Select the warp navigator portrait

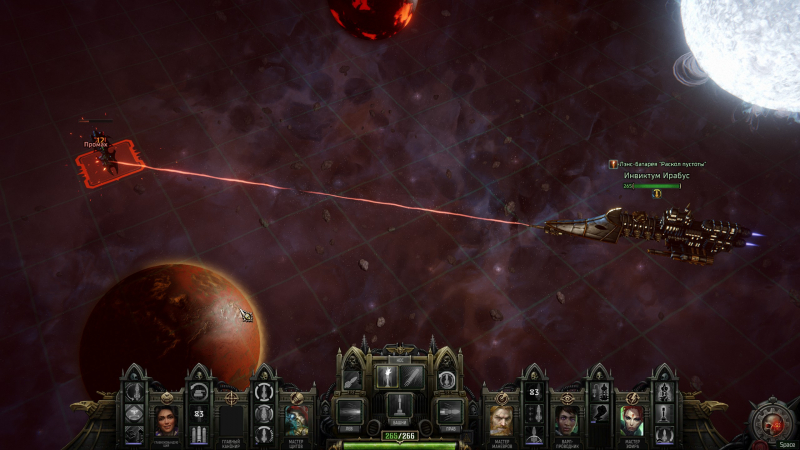click(x=566, y=418)
